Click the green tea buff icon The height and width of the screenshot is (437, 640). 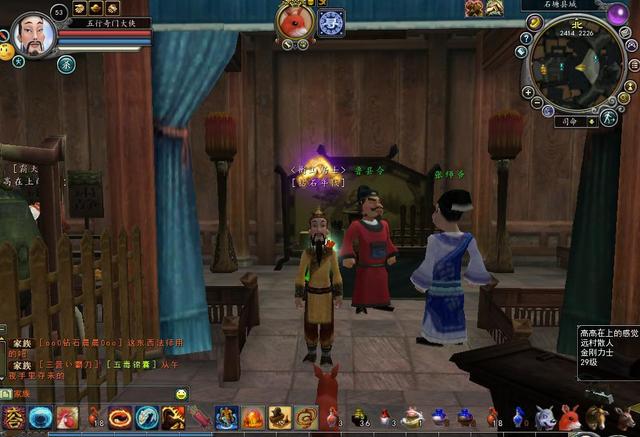pyautogui.click(x=66, y=64)
